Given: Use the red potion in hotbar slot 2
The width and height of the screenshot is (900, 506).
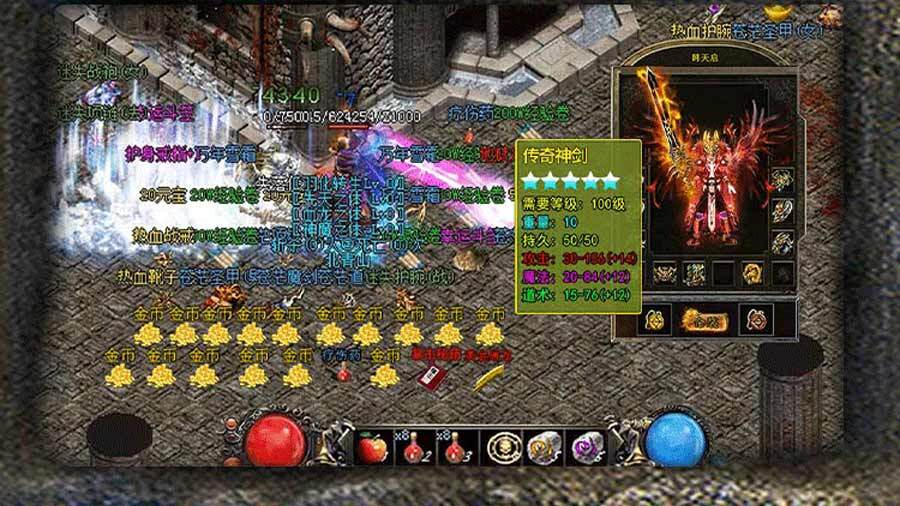Looking at the screenshot, I should pos(413,448).
